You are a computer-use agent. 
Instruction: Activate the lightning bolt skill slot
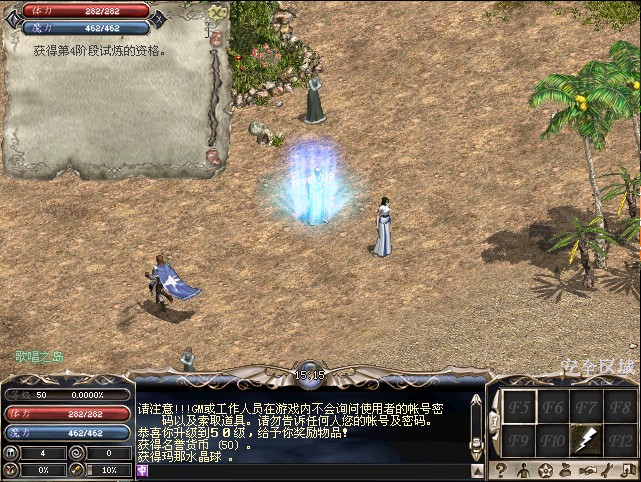(x=587, y=437)
